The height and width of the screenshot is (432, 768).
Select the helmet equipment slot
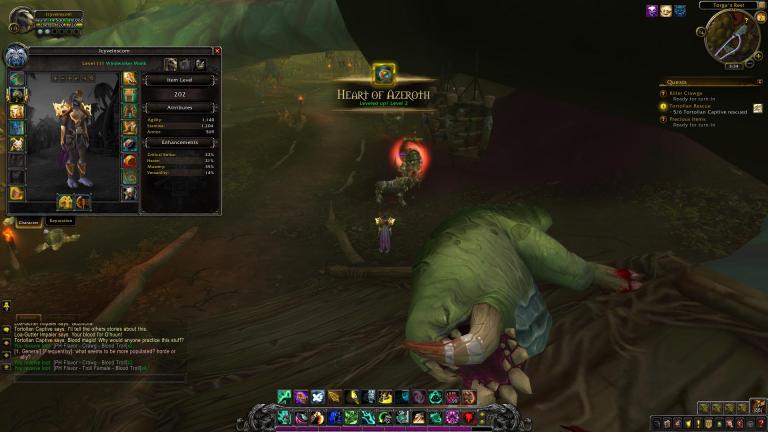[18, 78]
